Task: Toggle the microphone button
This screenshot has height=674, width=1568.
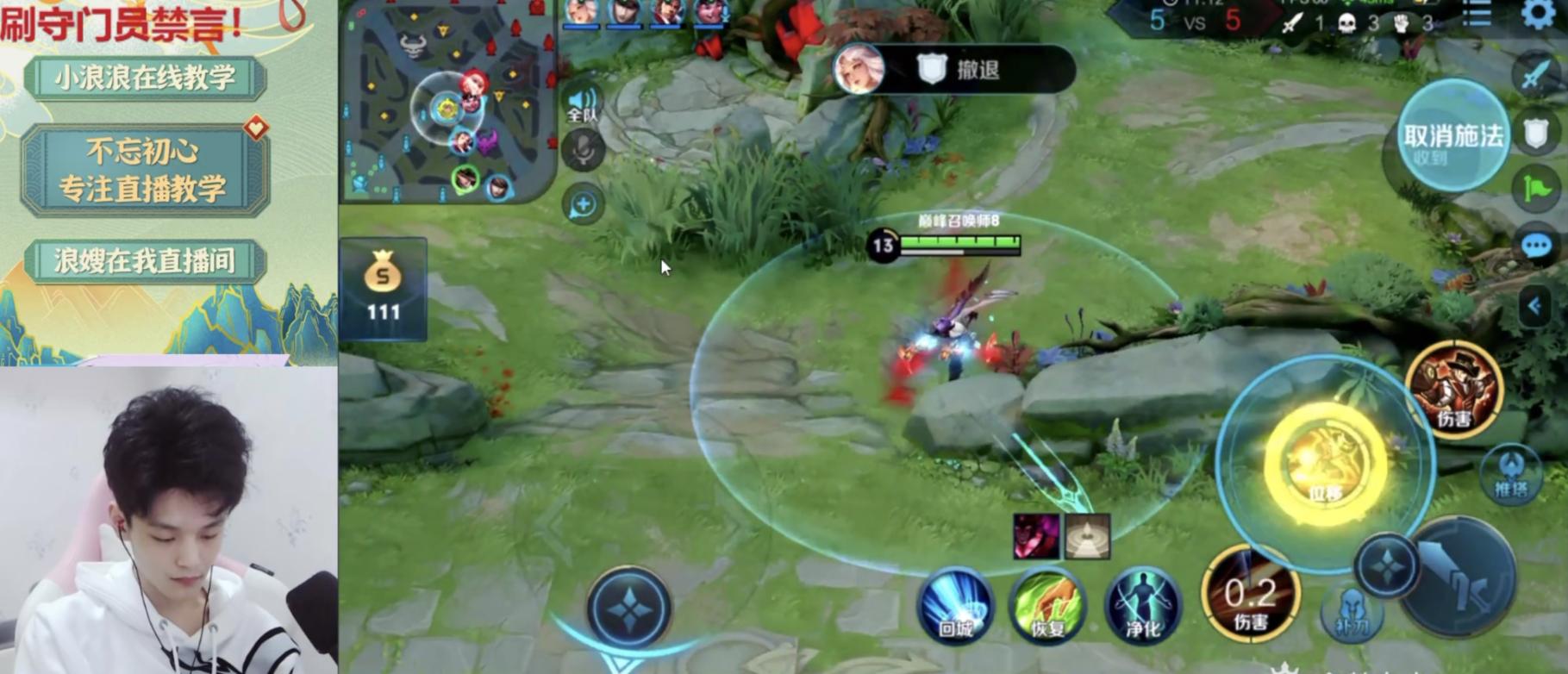Action: (583, 151)
